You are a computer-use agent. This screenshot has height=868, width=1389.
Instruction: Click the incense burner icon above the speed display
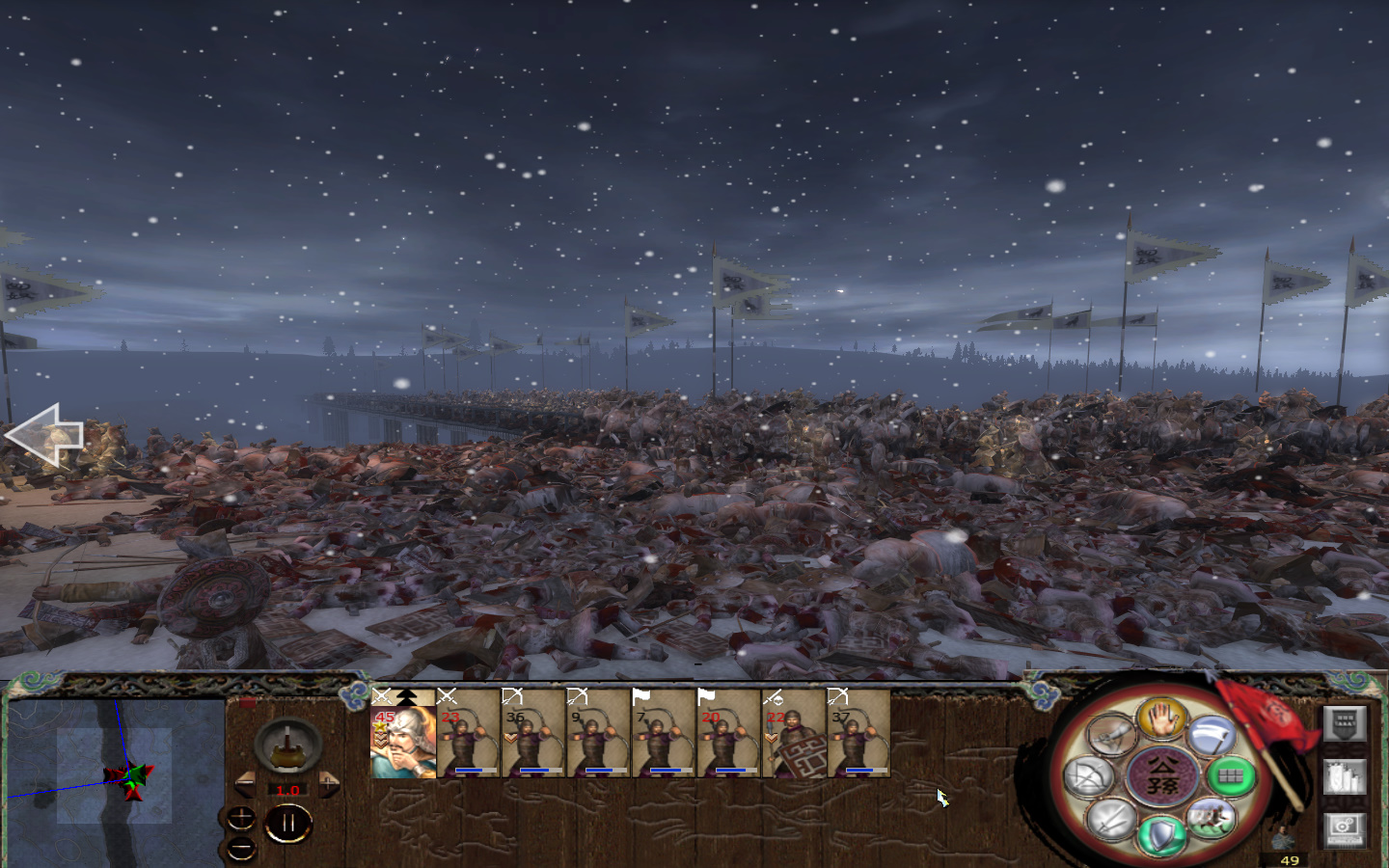coord(286,747)
